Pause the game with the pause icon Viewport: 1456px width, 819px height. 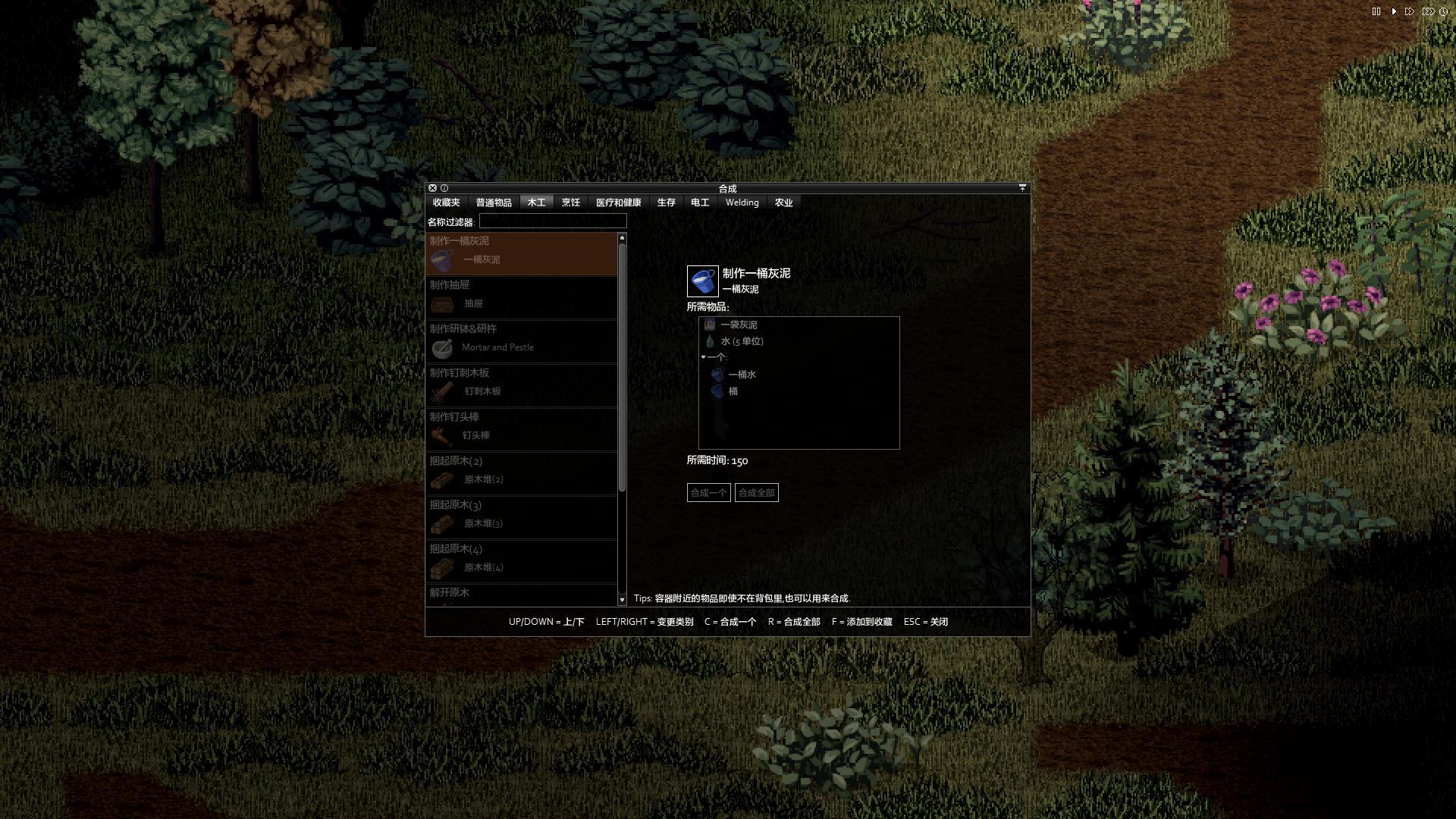point(1376,11)
